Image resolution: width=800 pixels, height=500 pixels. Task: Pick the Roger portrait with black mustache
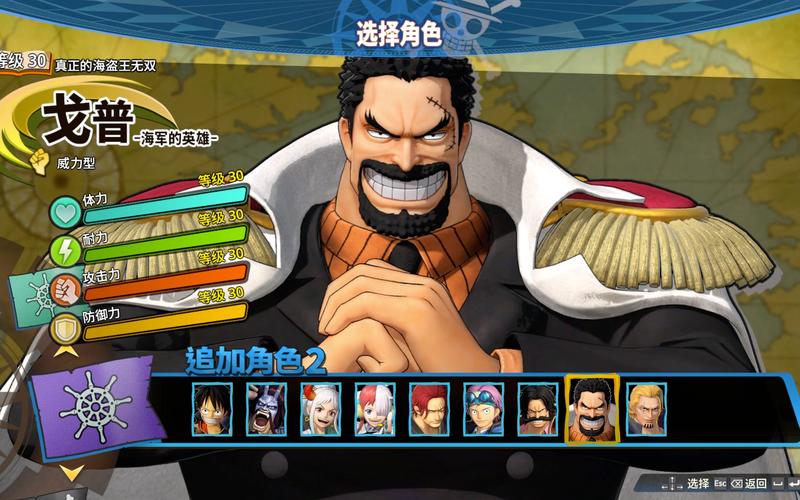click(538, 409)
